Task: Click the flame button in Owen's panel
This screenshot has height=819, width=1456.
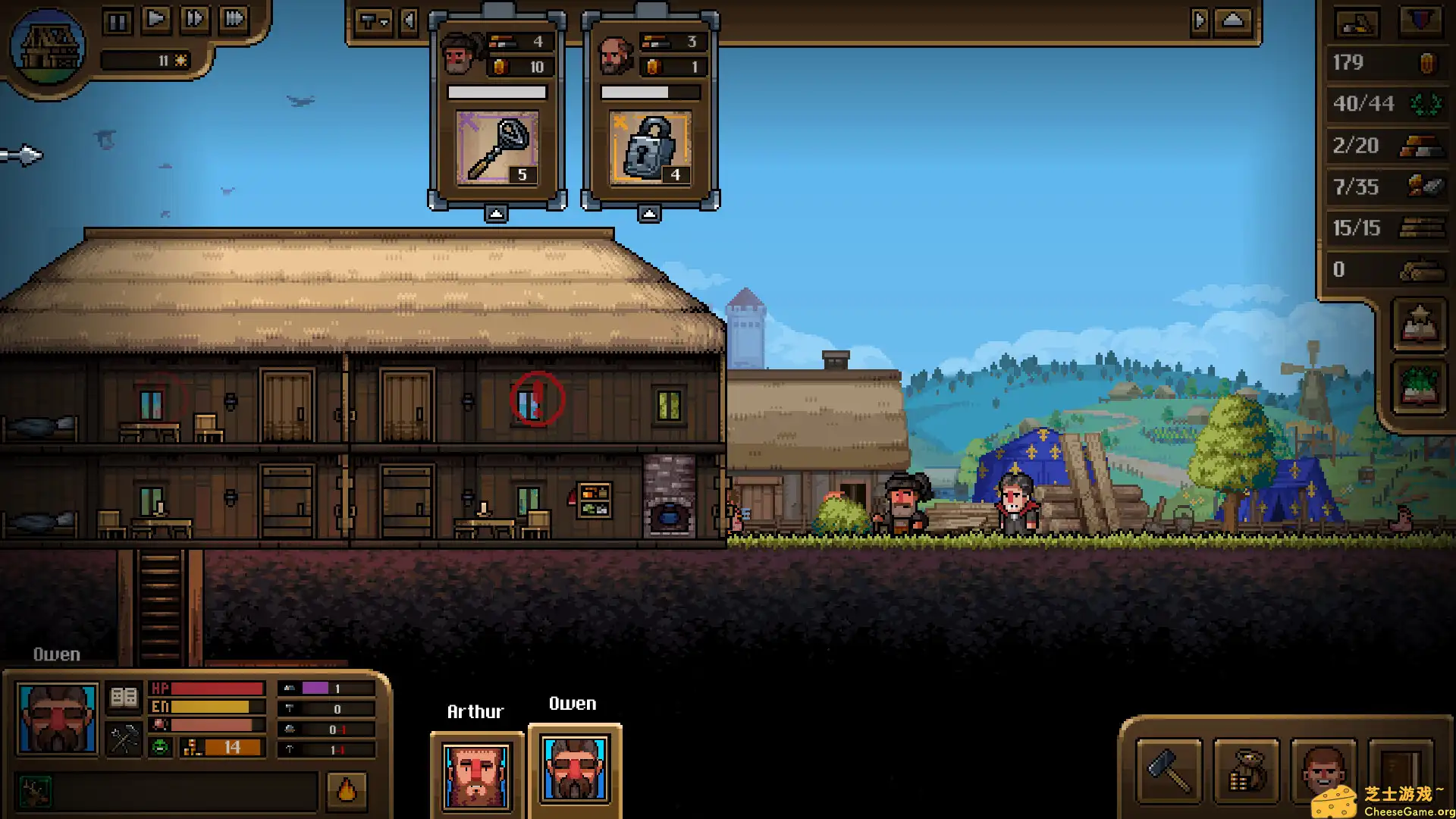Action: click(347, 791)
